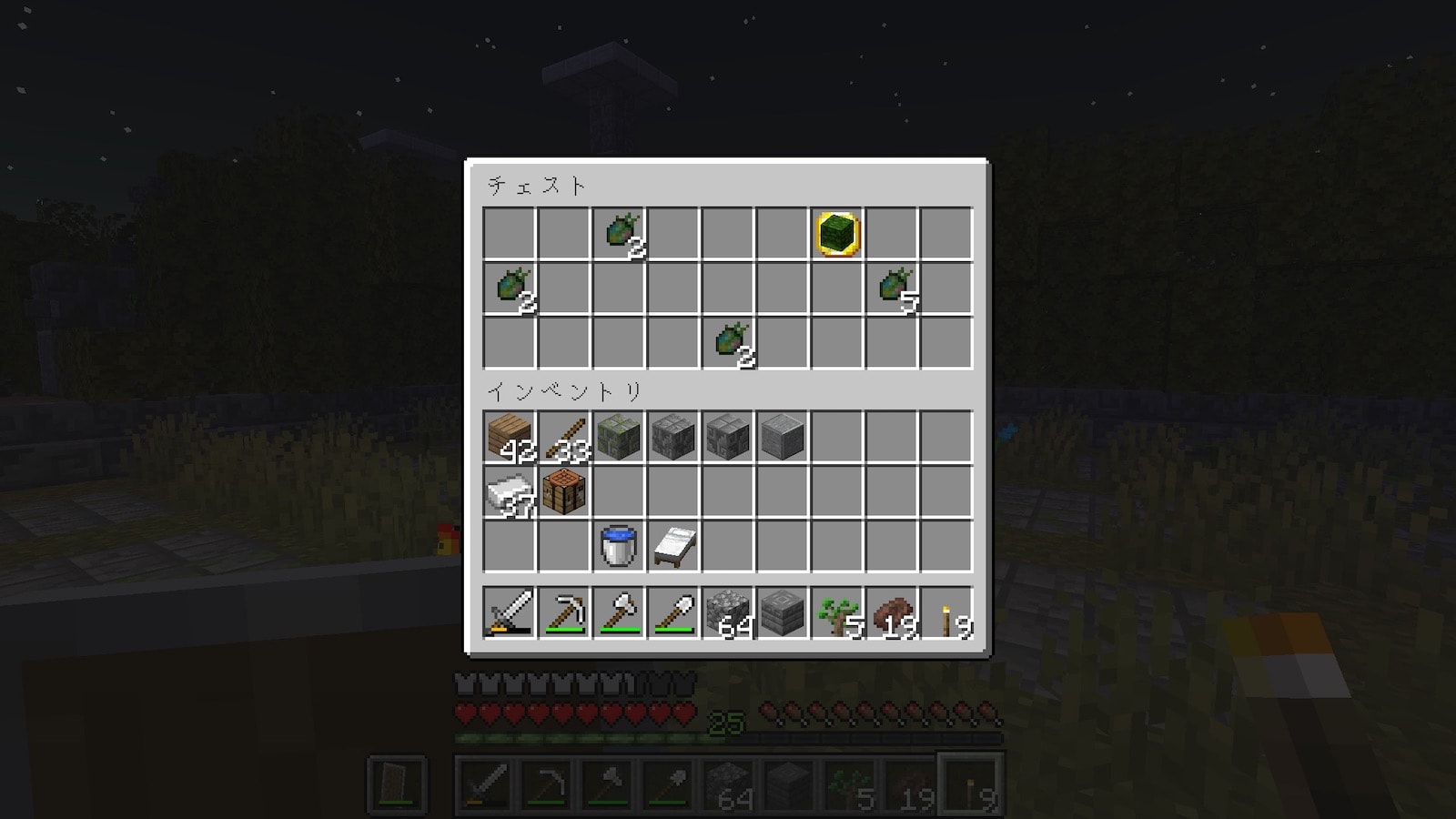
Task: Grab the water bucket
Action: coord(619,547)
